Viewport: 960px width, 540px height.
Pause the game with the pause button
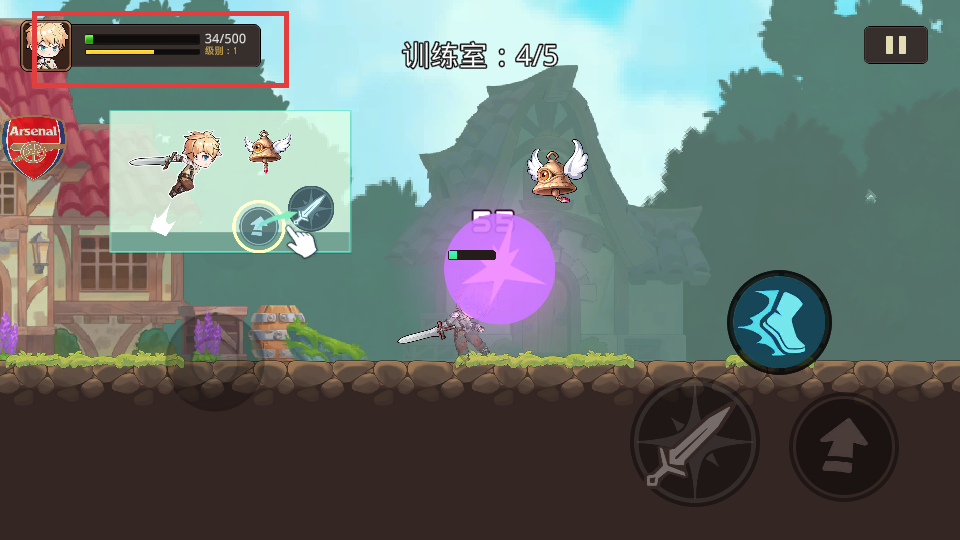pos(895,45)
